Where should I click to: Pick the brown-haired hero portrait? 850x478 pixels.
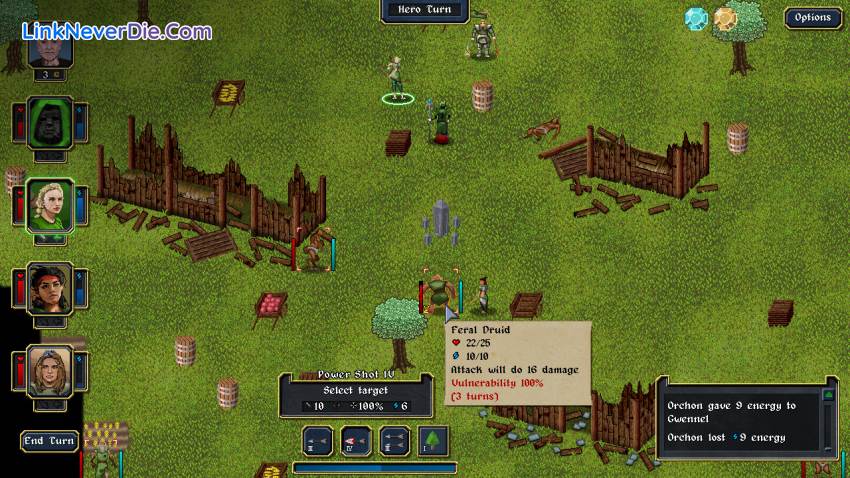point(49,370)
